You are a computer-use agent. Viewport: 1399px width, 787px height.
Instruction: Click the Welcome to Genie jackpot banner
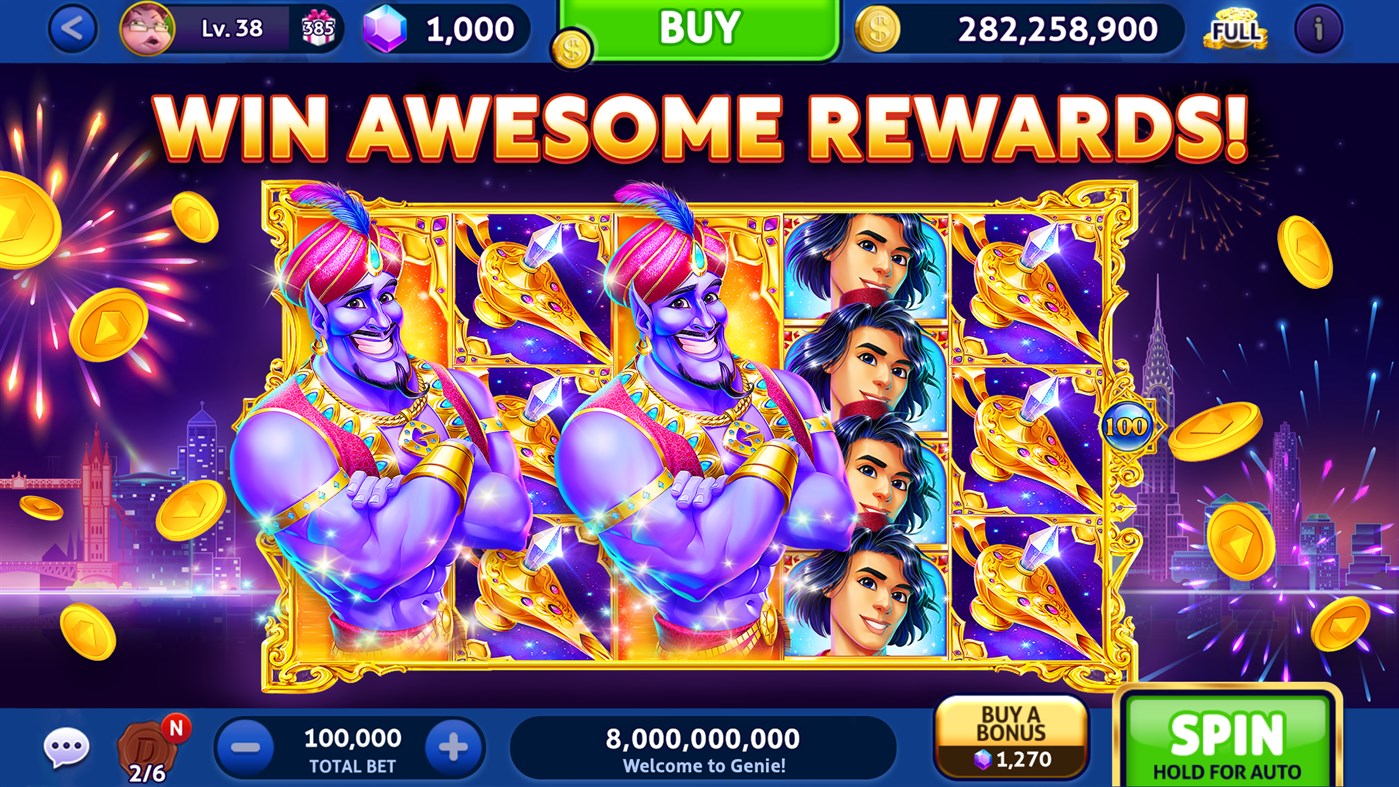click(x=700, y=746)
